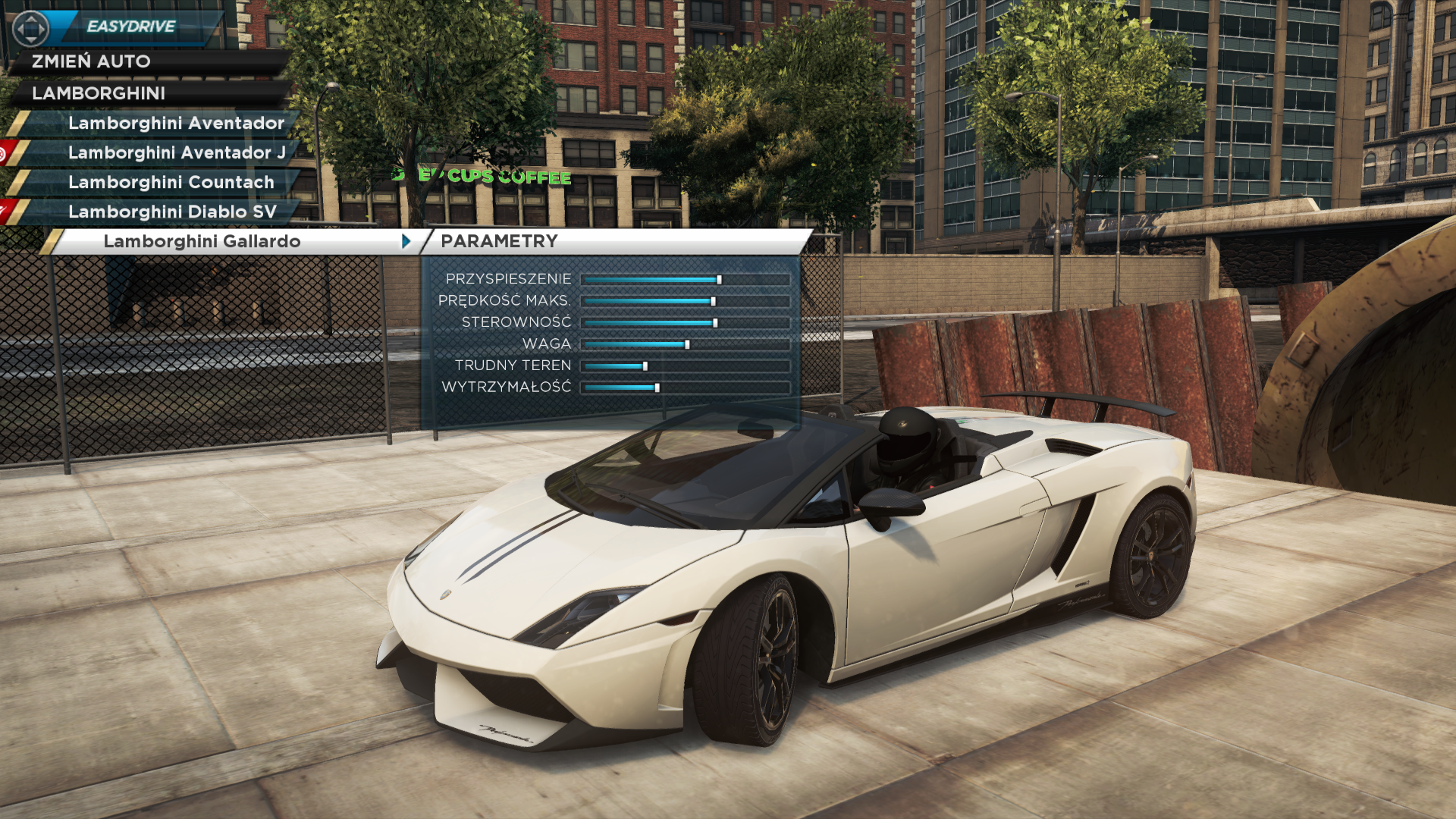Confirm the highlighted Lamborghini Gallardo row
The image size is (1456, 819).
point(202,241)
